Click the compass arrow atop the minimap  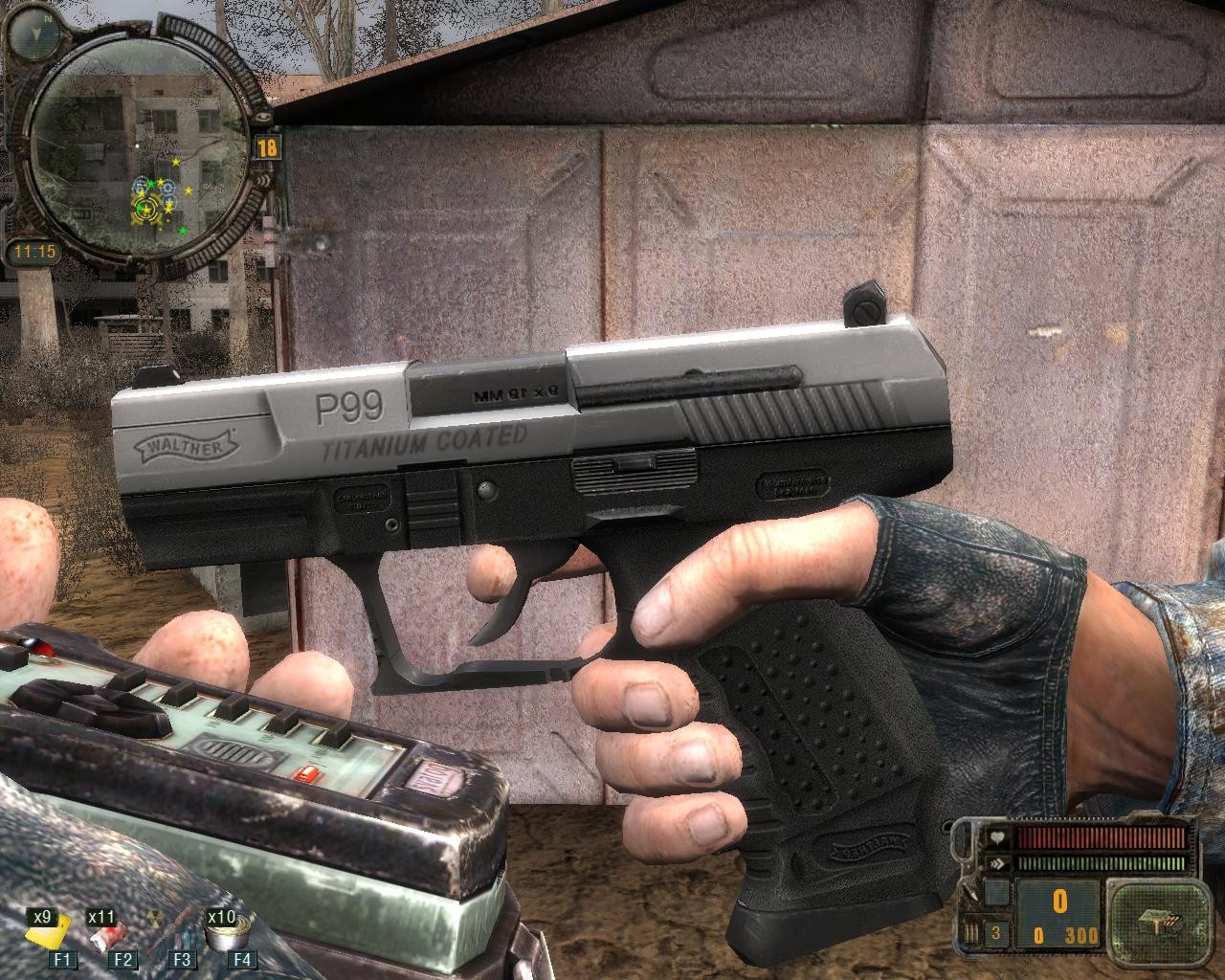coord(35,33)
